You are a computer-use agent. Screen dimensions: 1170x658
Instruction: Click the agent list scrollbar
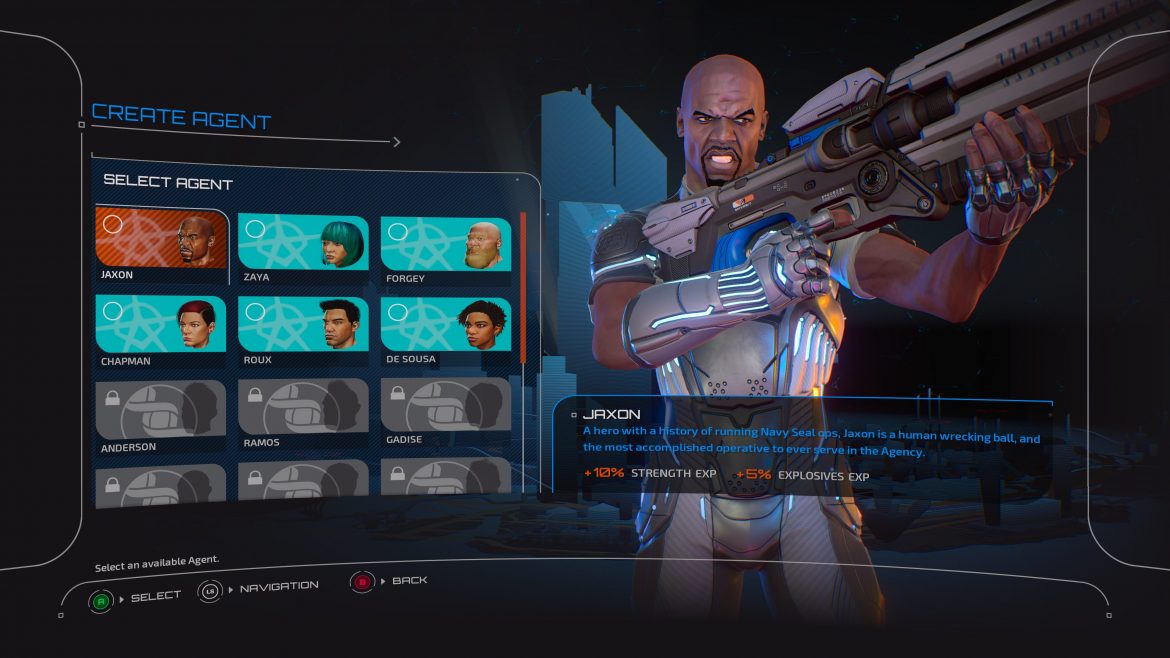click(523, 288)
